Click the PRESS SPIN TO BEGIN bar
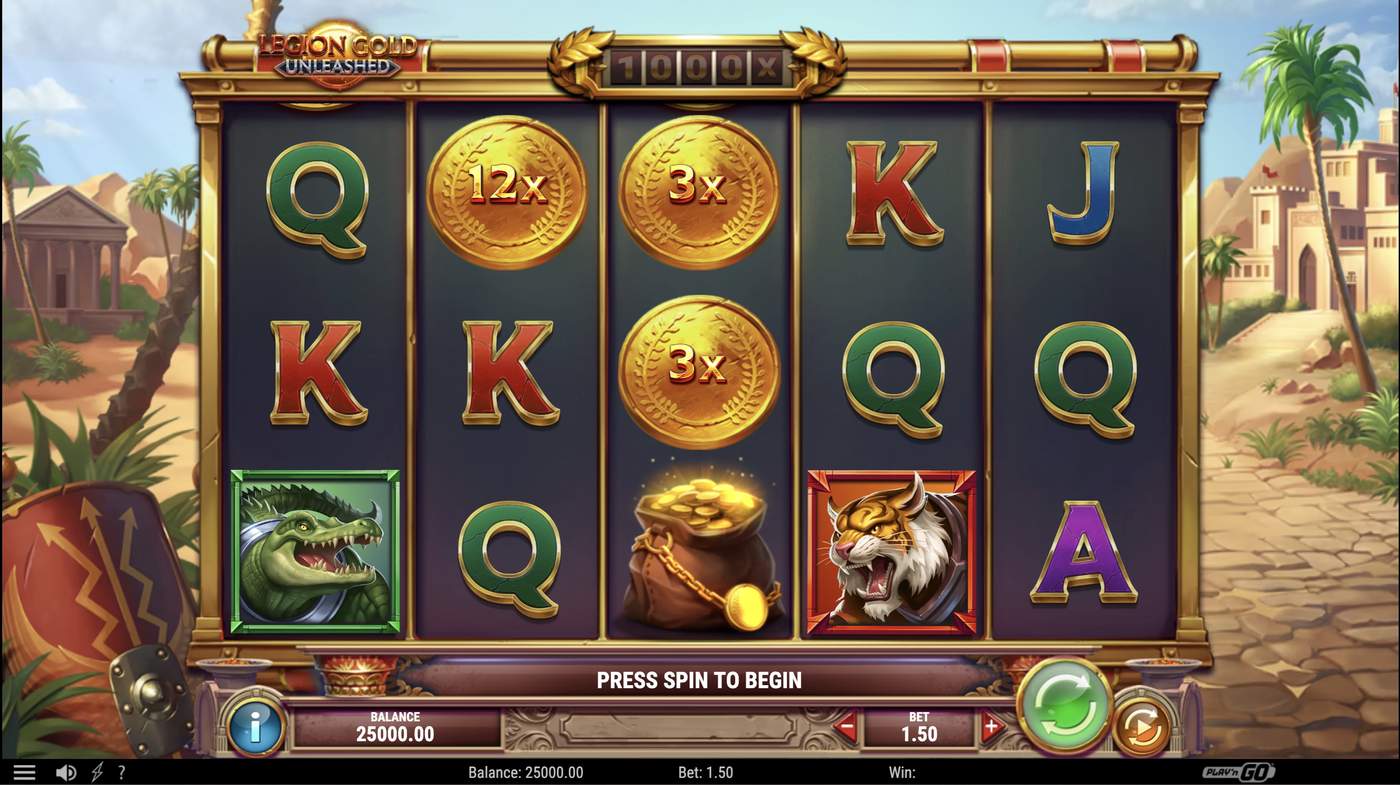 [700, 680]
